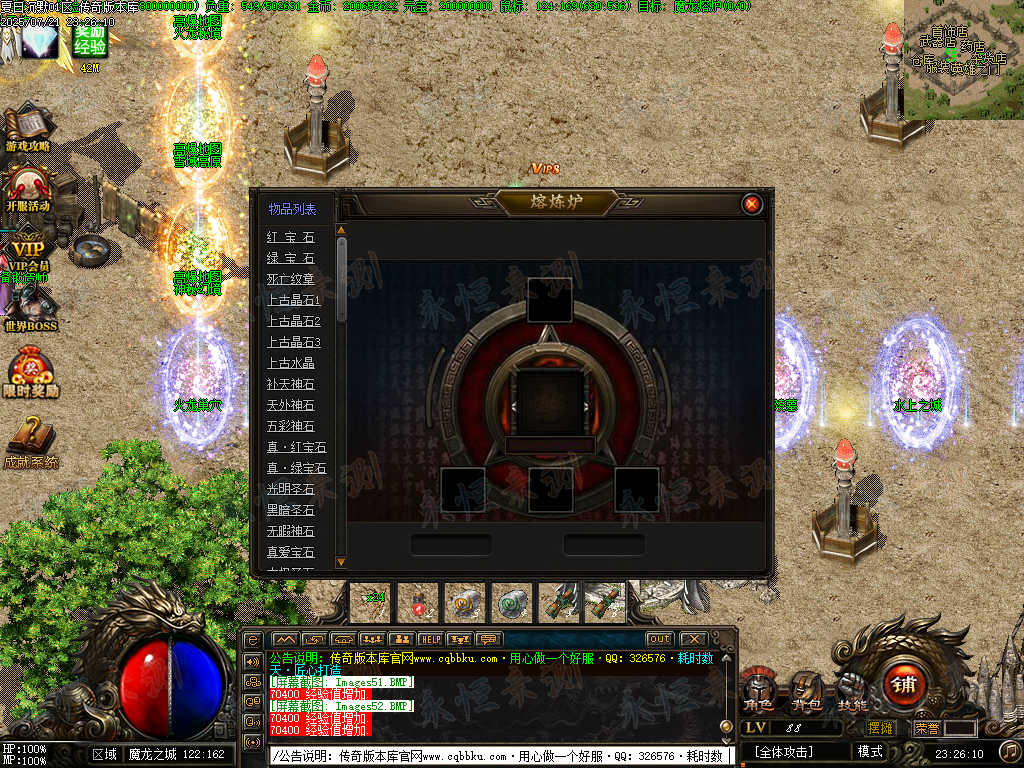The height and width of the screenshot is (768, 1024).
Task: Choose 死亡纹章 from the item list
Action: 290,279
